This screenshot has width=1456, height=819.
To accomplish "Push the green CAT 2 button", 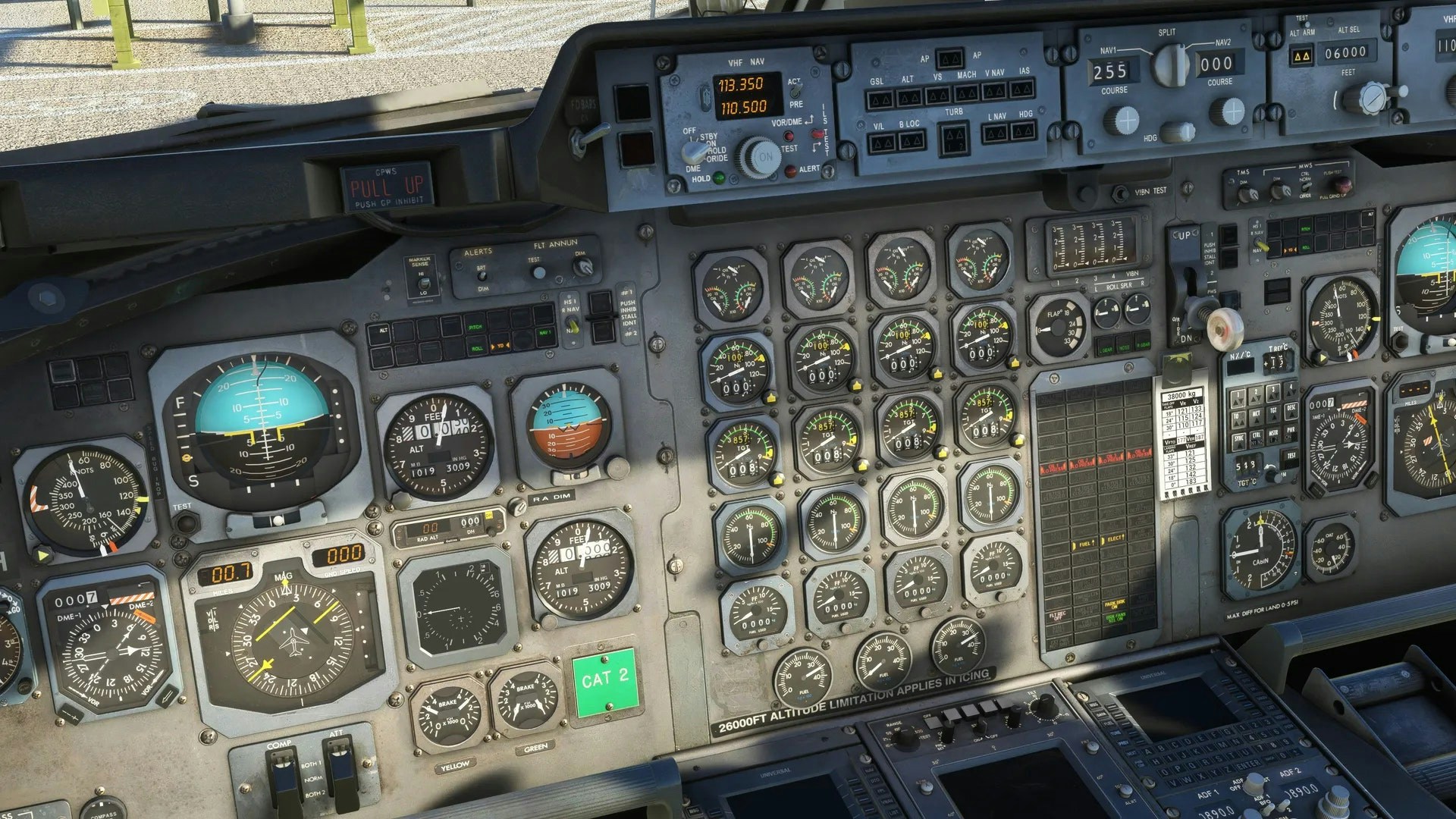I will point(604,682).
